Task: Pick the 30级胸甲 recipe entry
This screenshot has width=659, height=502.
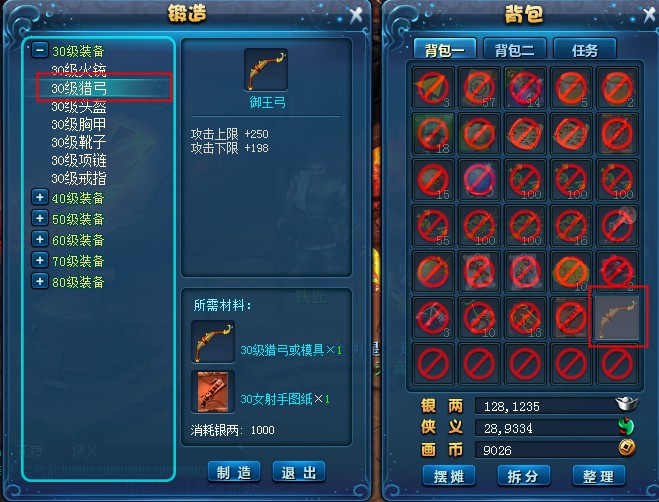Action: point(79,125)
